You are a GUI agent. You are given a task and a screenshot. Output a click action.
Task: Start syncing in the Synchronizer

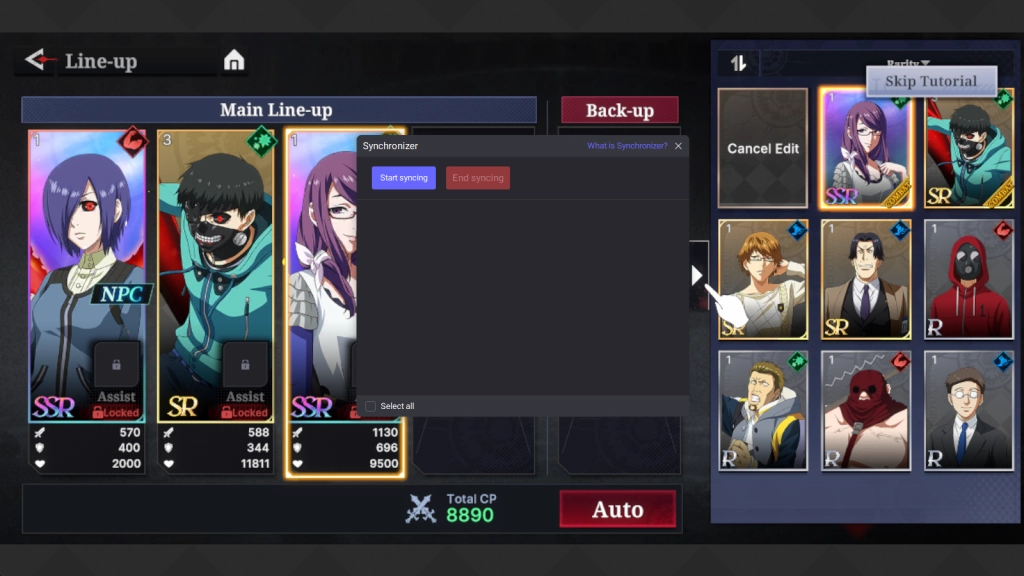(x=404, y=178)
